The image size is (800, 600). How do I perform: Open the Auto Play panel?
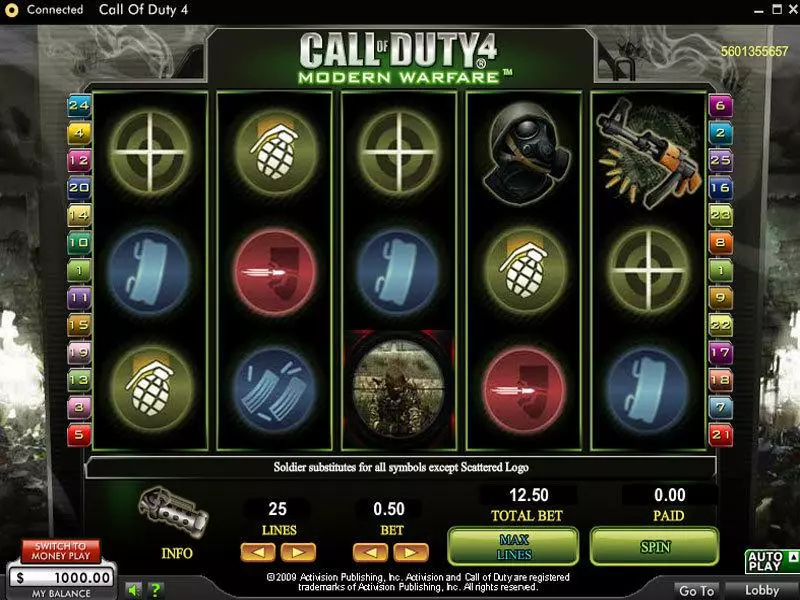tap(770, 560)
